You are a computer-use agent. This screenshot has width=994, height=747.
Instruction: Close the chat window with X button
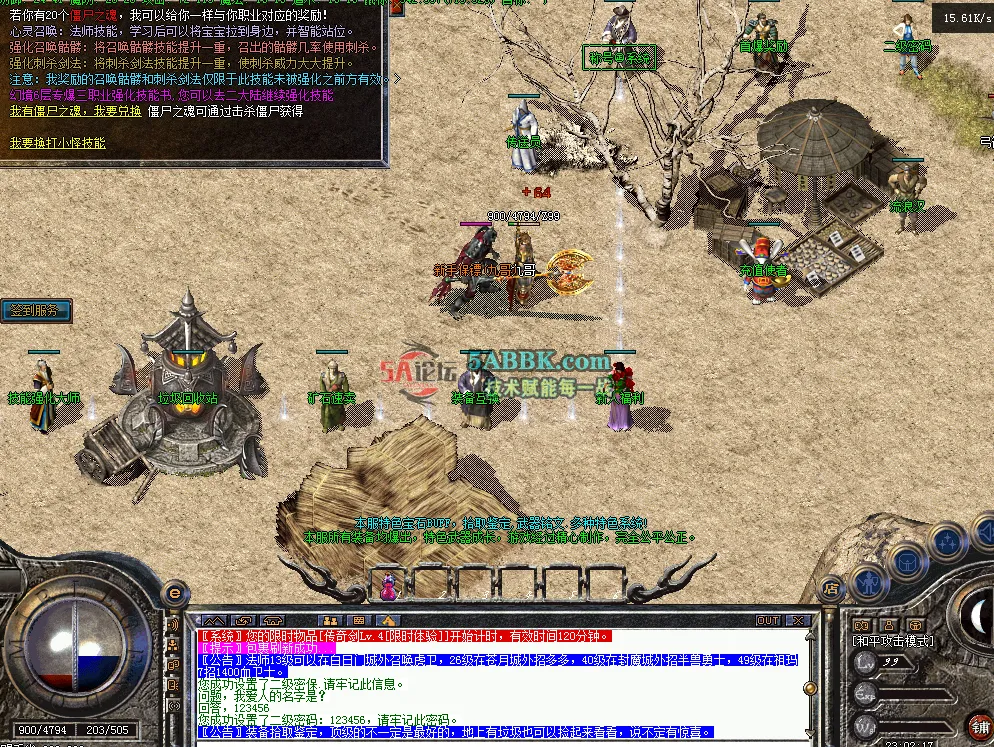click(x=796, y=621)
